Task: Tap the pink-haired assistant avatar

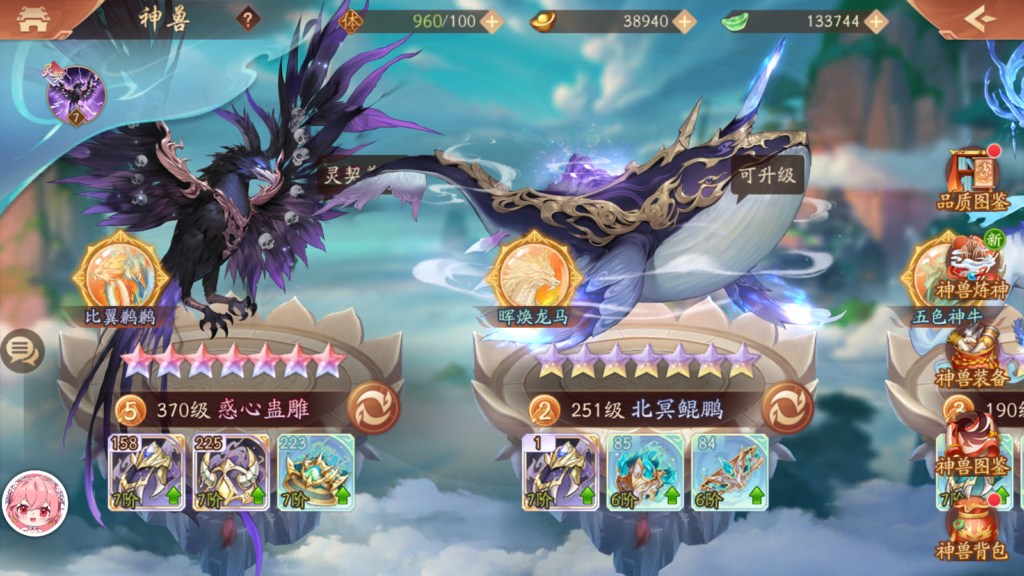Action: pyautogui.click(x=35, y=503)
